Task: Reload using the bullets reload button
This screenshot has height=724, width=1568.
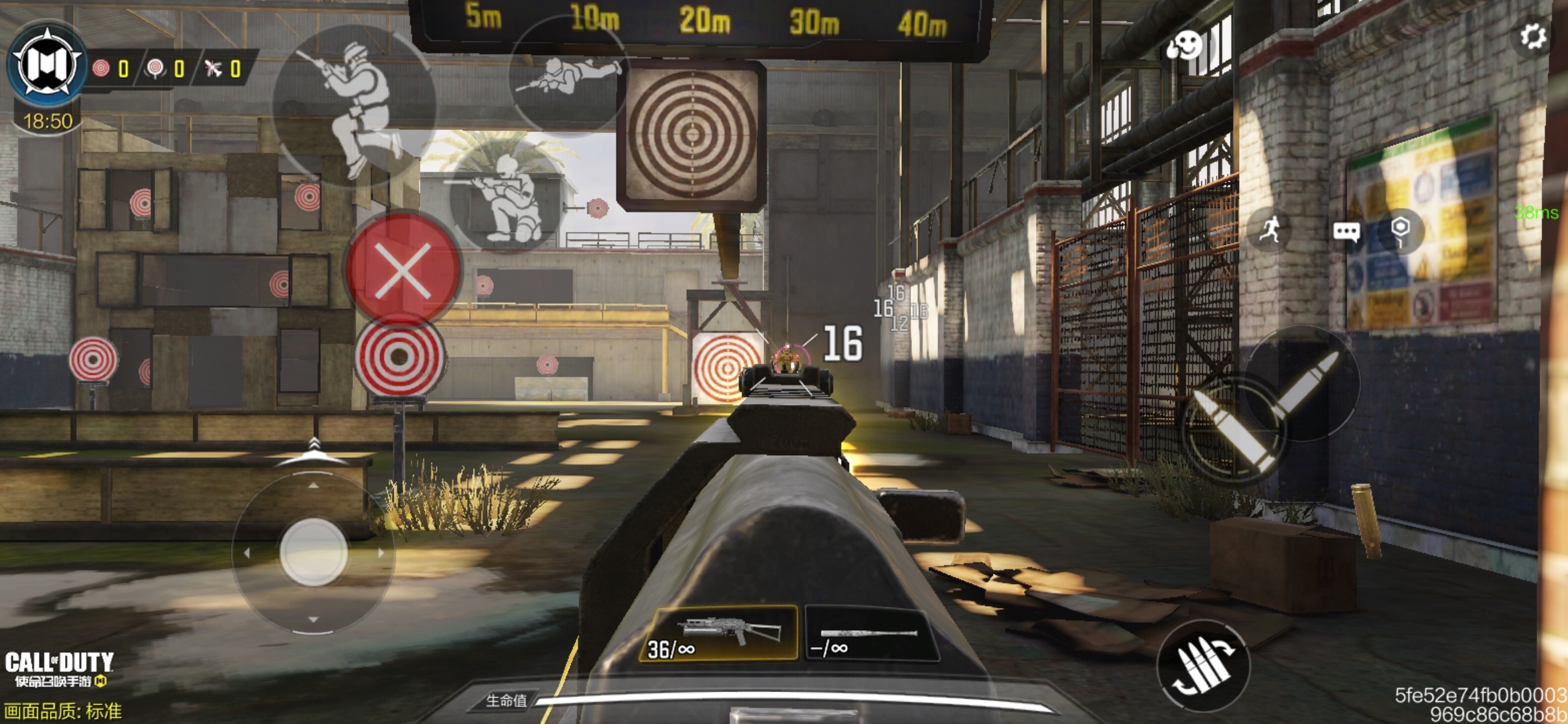Action: [x=1203, y=666]
